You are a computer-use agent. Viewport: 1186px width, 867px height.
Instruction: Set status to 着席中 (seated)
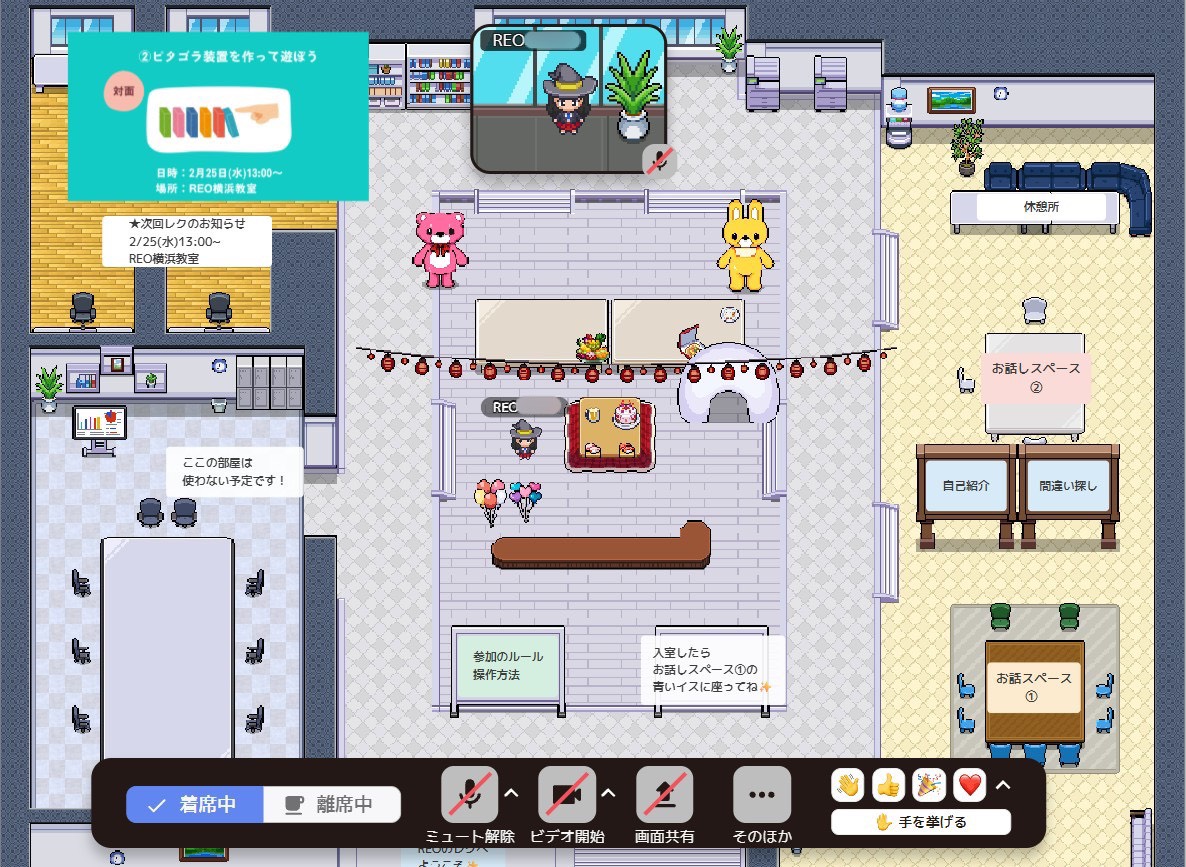click(195, 804)
